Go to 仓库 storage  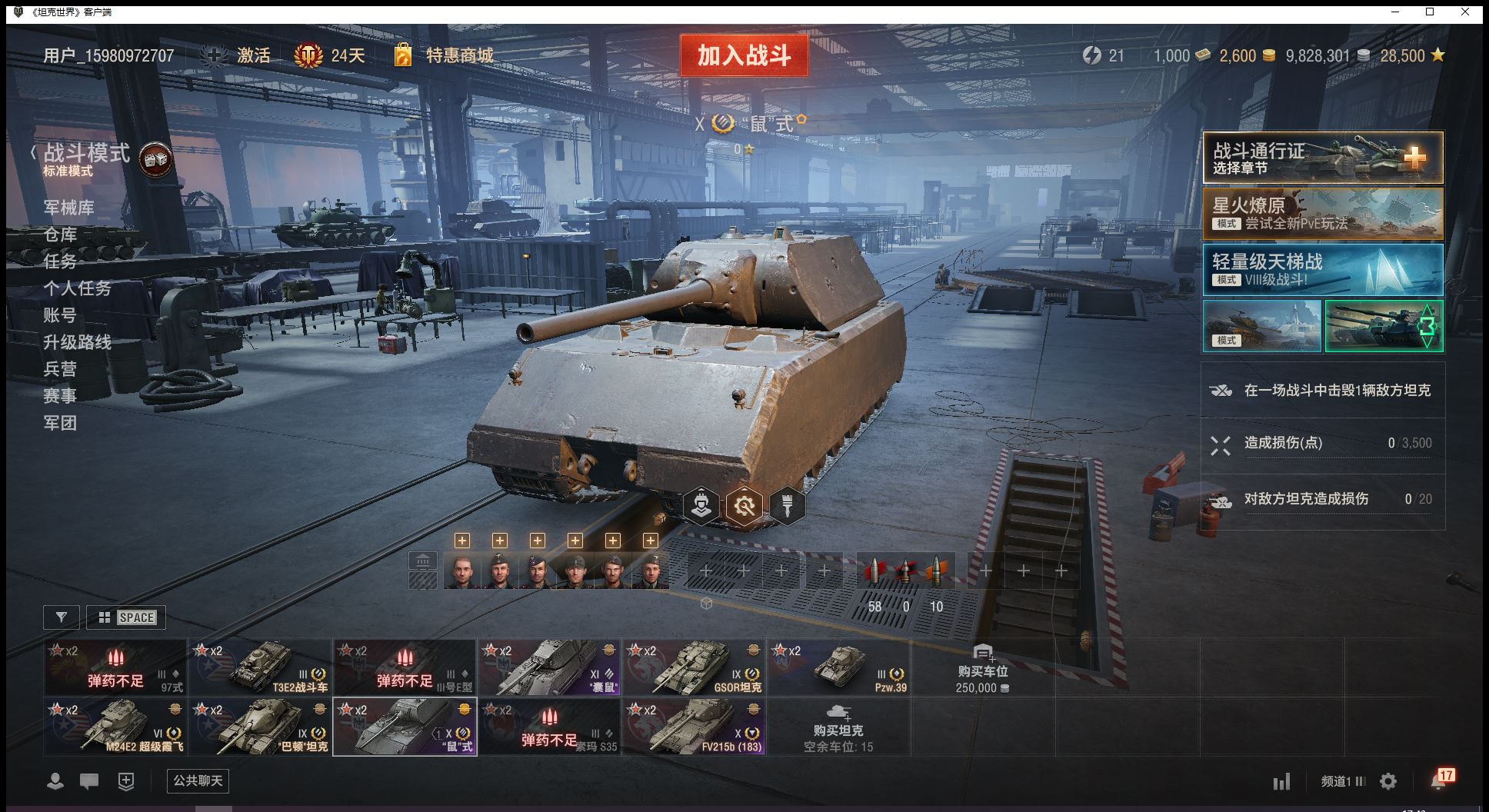[x=60, y=235]
